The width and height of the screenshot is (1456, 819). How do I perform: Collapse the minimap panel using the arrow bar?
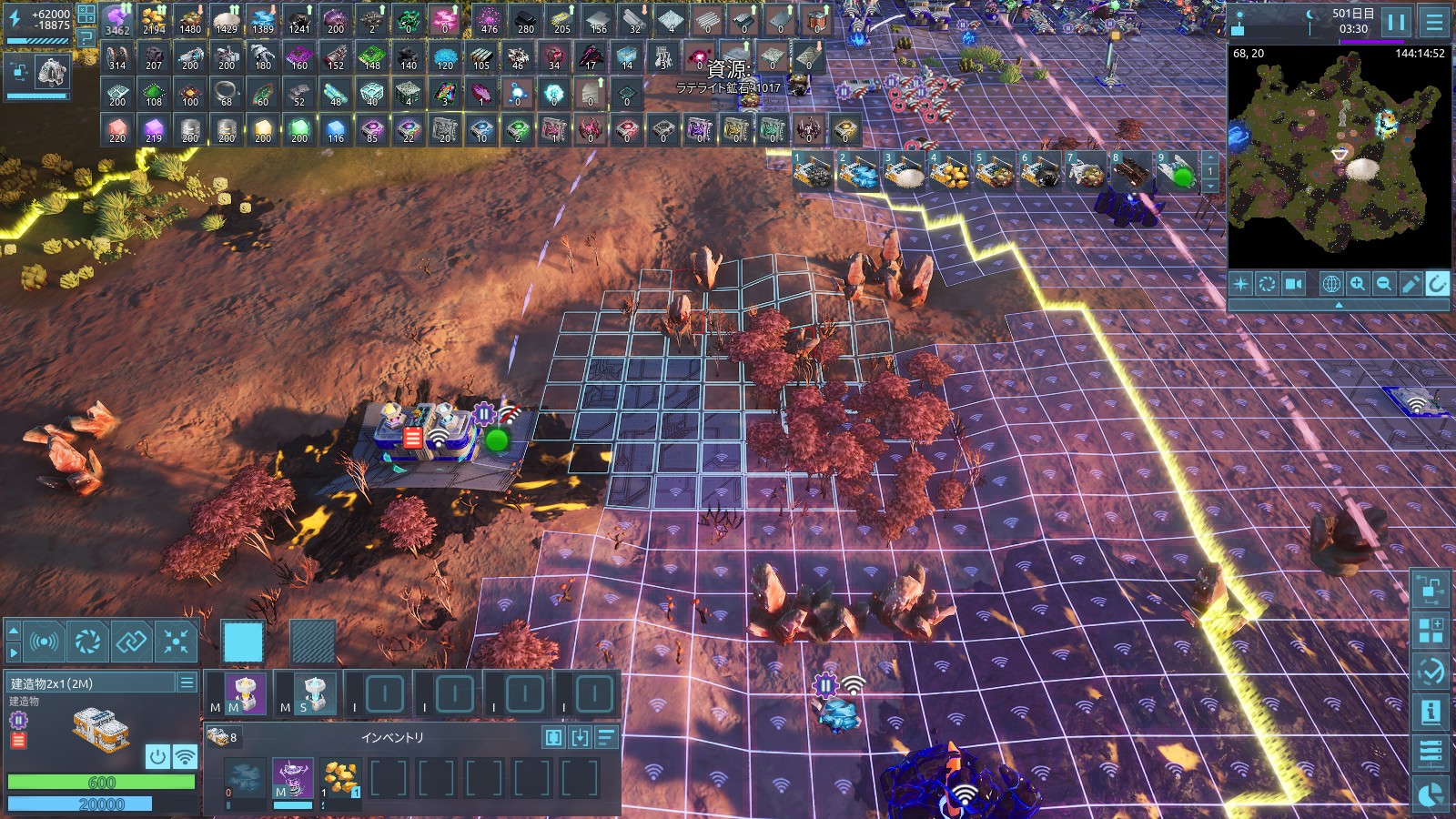[x=1338, y=306]
